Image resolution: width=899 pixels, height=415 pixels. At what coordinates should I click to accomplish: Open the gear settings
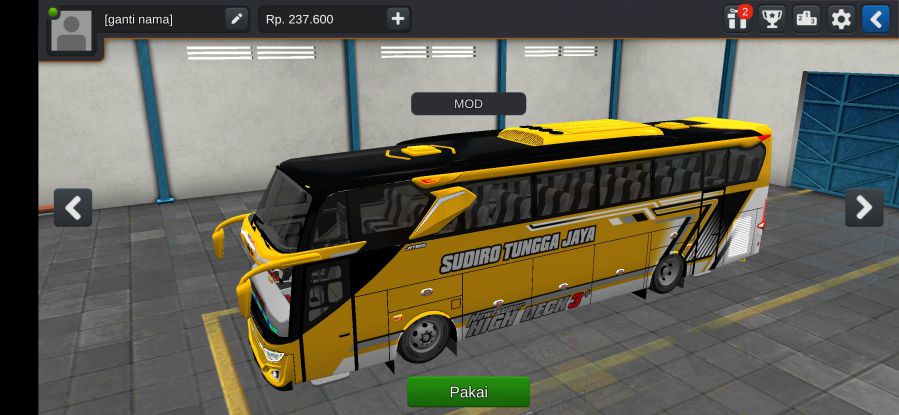(x=841, y=18)
